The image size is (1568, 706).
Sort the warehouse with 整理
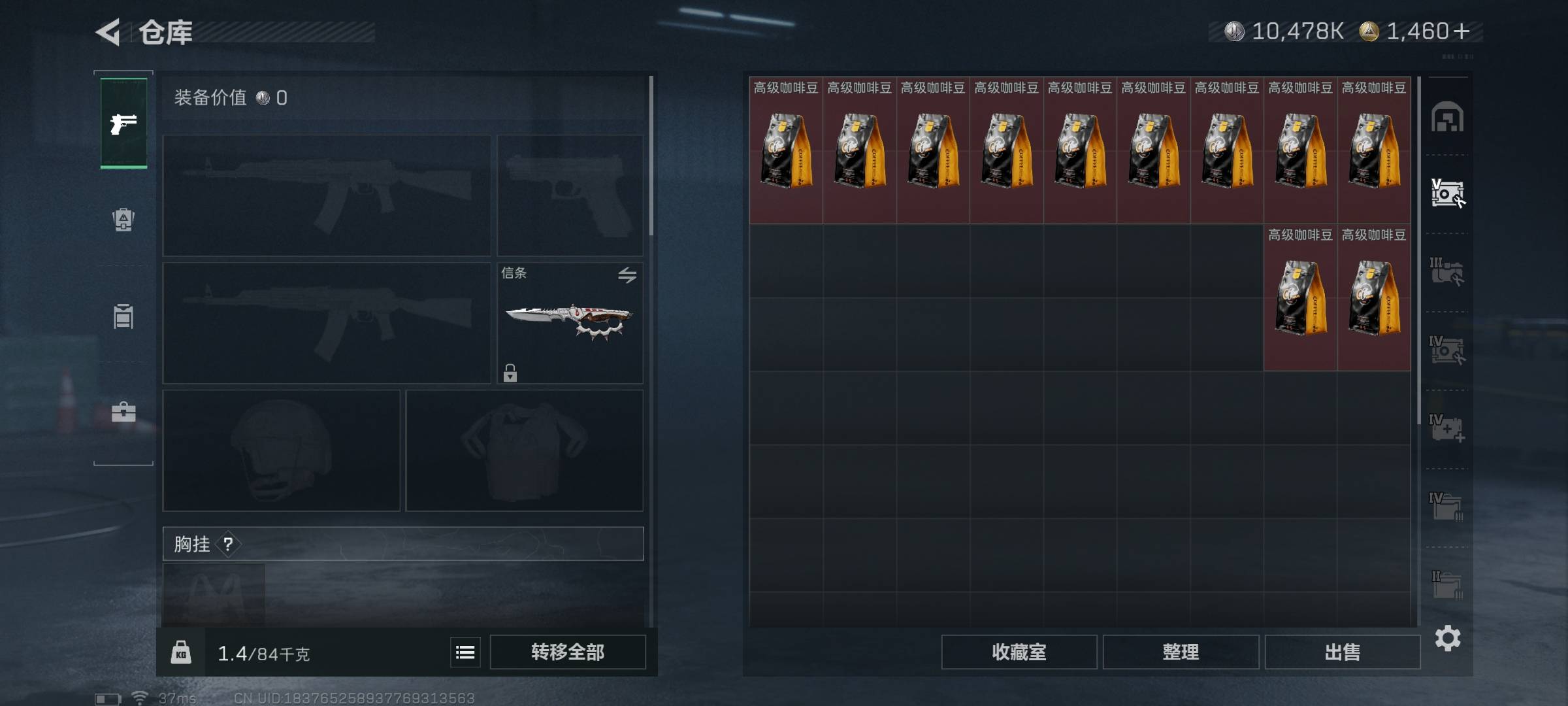1180,652
